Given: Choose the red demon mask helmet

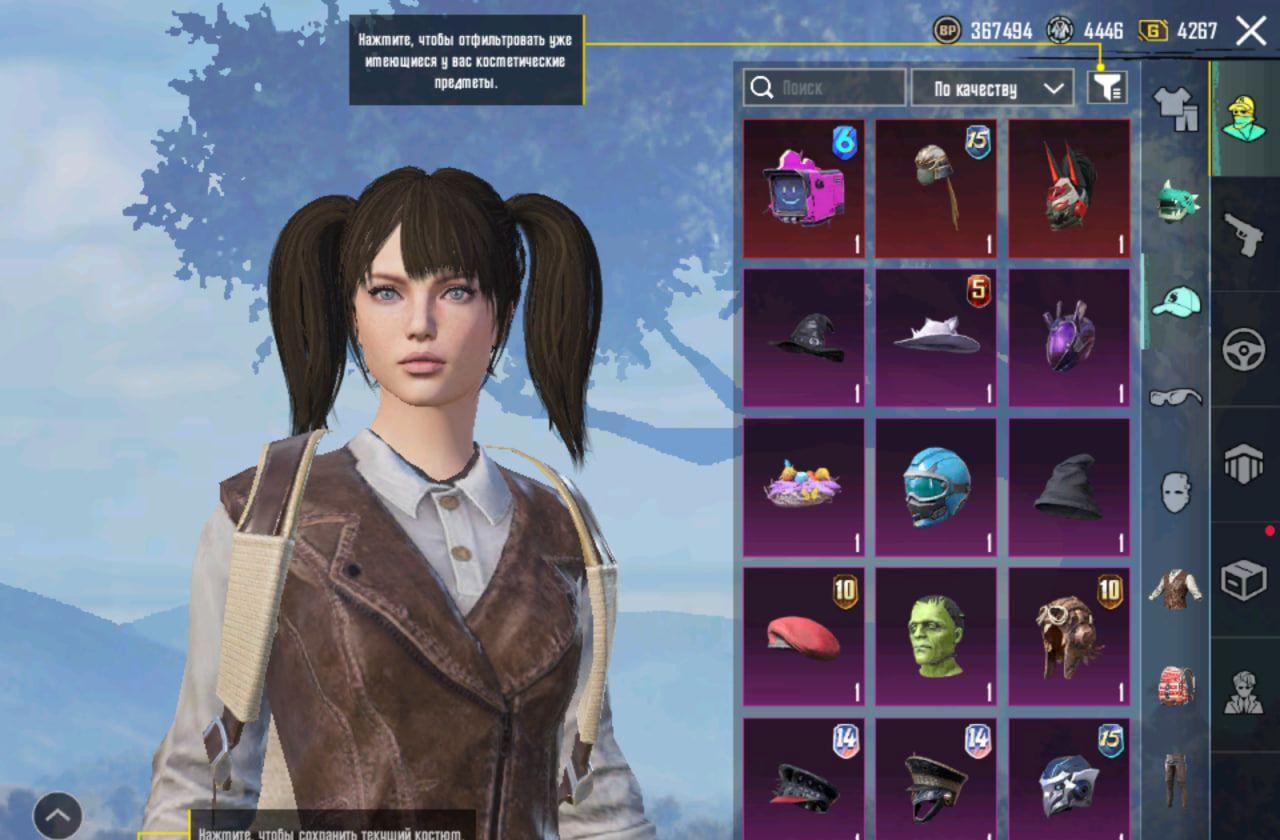Looking at the screenshot, I should (x=1069, y=189).
